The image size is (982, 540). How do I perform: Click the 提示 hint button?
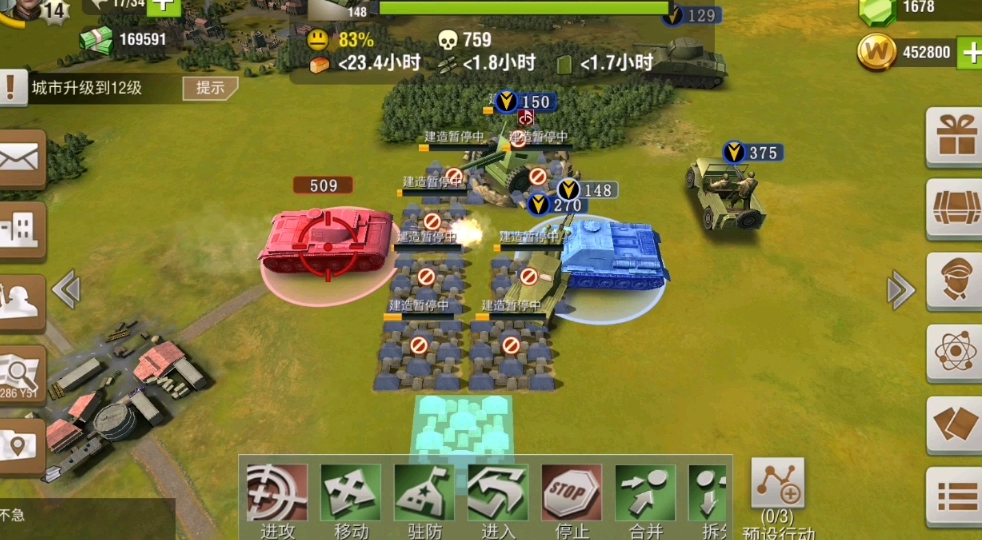pyautogui.click(x=210, y=87)
